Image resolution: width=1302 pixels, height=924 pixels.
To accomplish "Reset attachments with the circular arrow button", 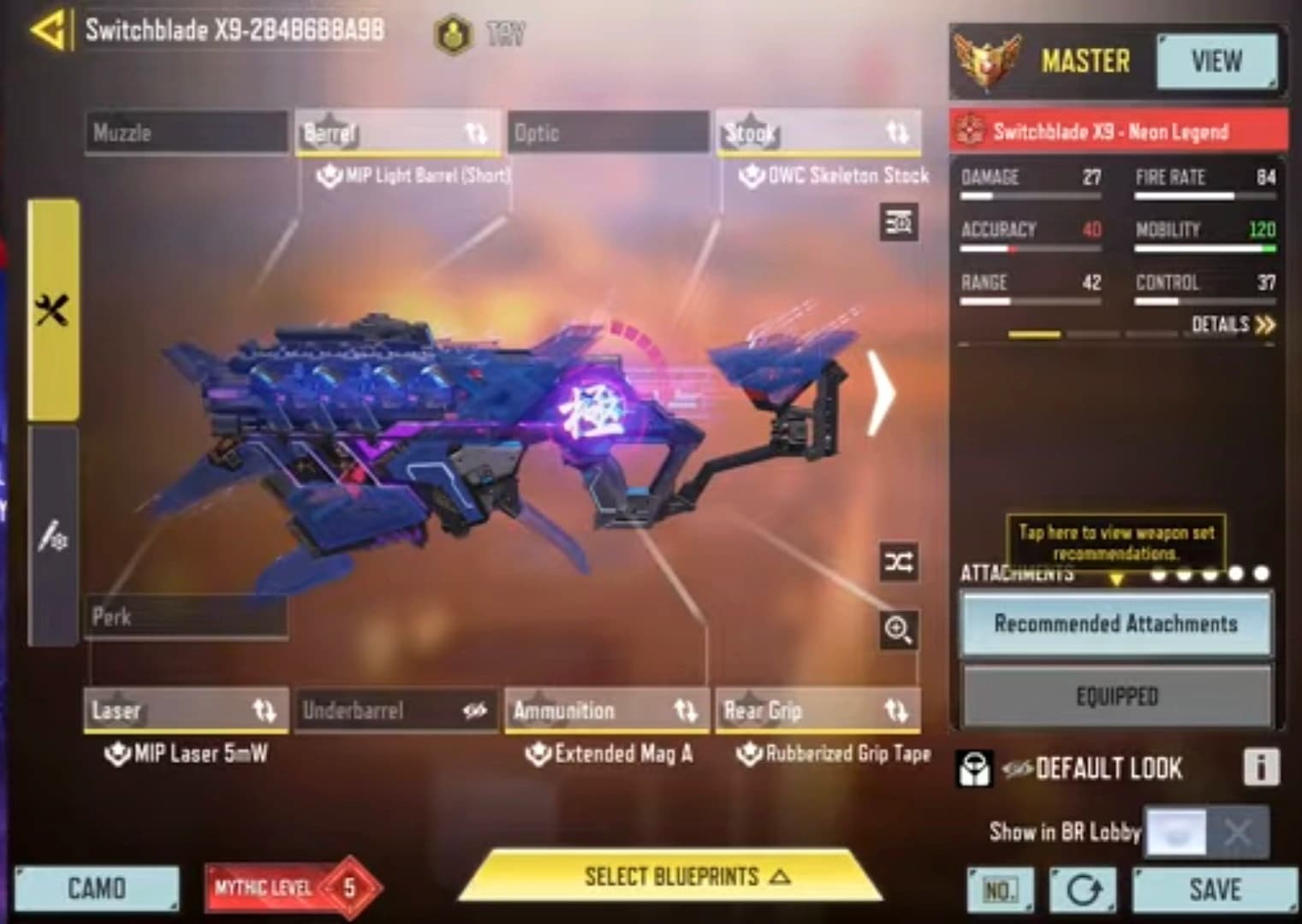I will (1083, 891).
